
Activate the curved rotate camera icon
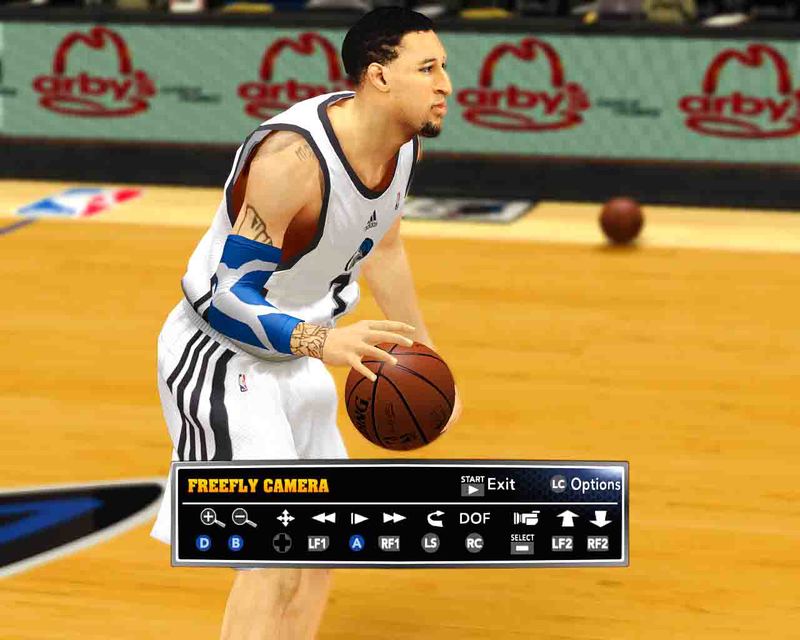(x=434, y=518)
